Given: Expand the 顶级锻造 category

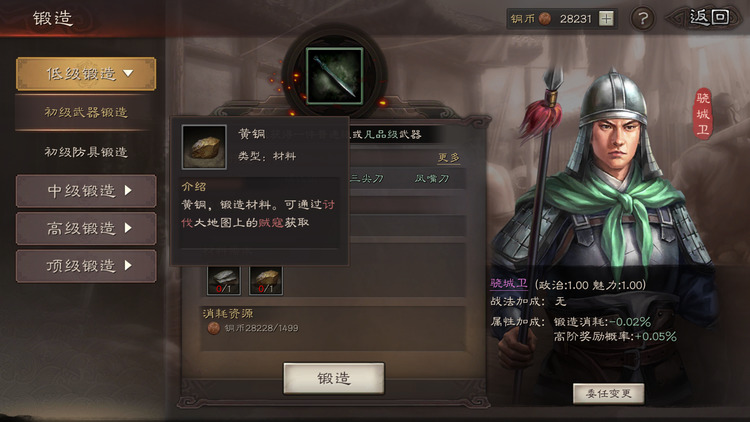Looking at the screenshot, I should click(86, 266).
